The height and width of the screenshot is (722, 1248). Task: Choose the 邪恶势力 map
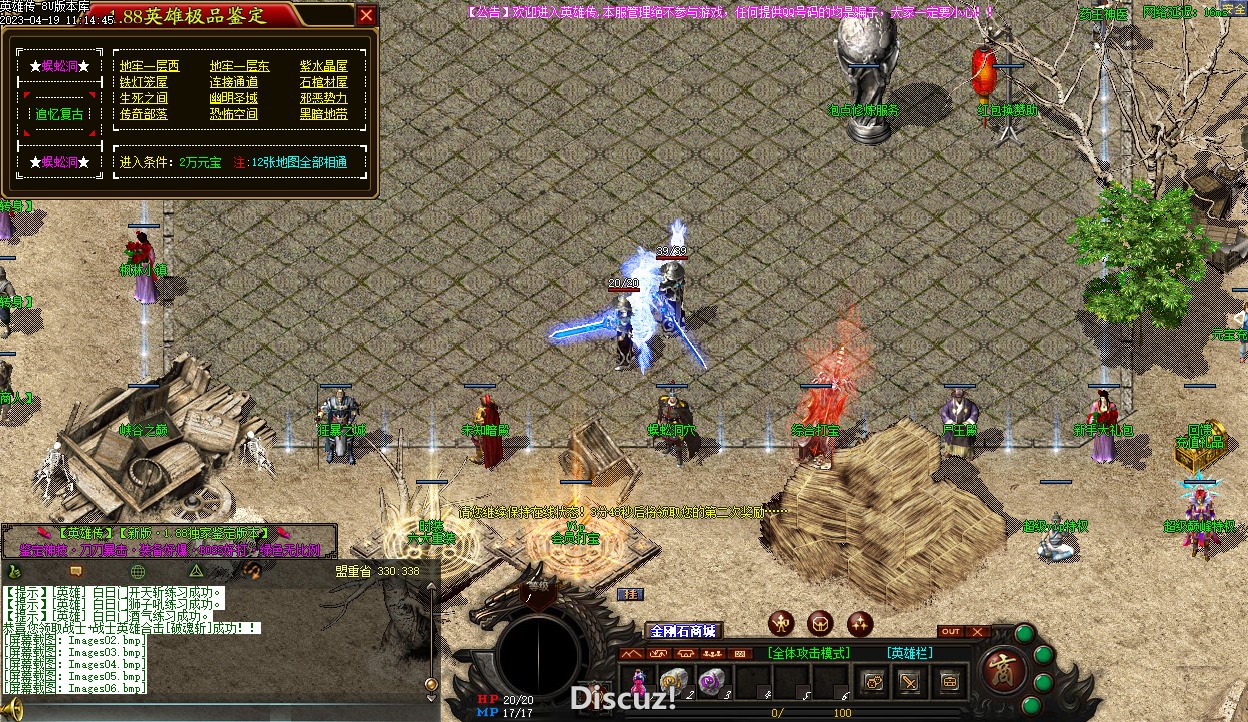pyautogui.click(x=324, y=98)
